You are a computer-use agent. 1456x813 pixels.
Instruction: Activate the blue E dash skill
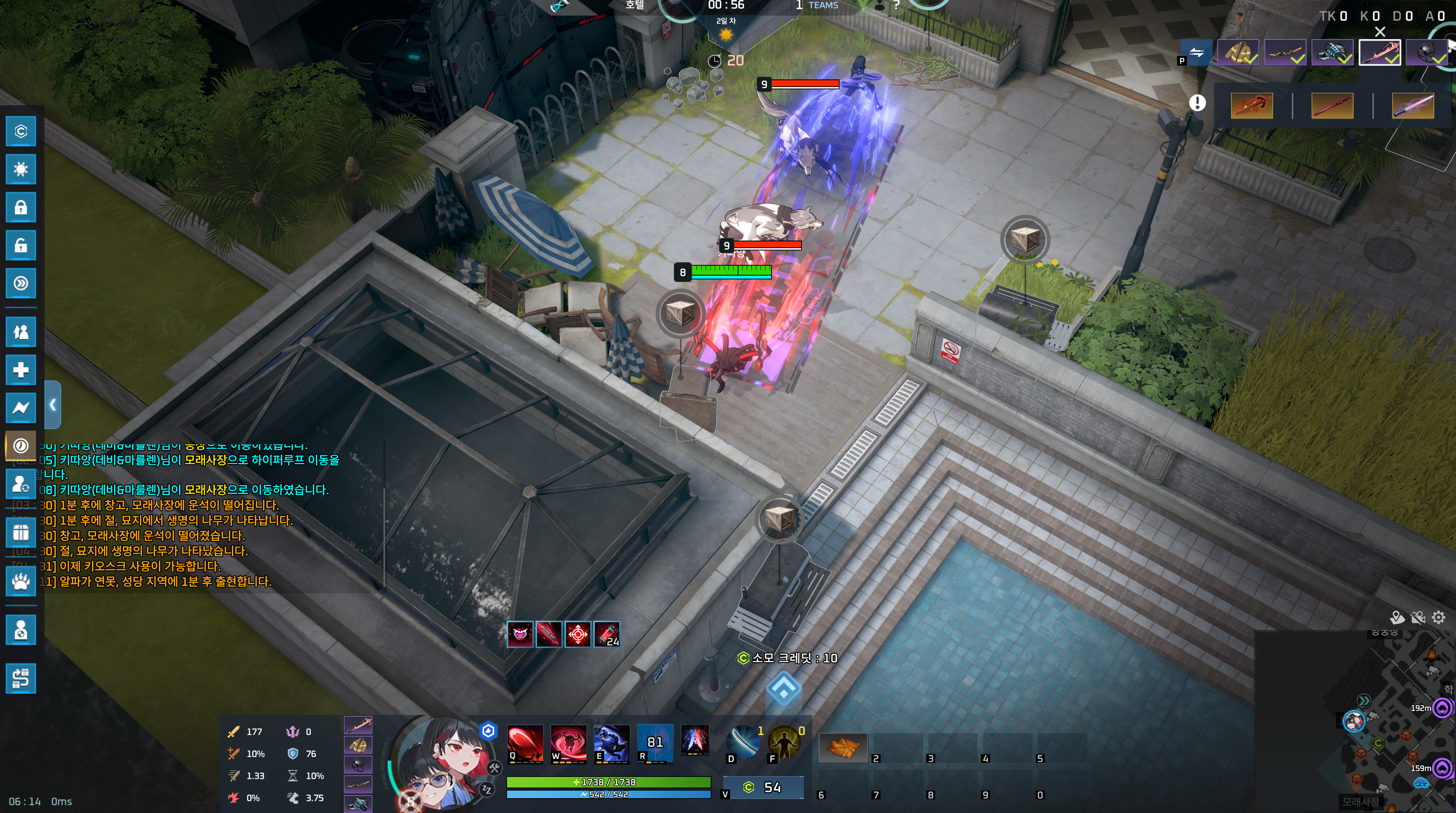pyautogui.click(x=611, y=742)
